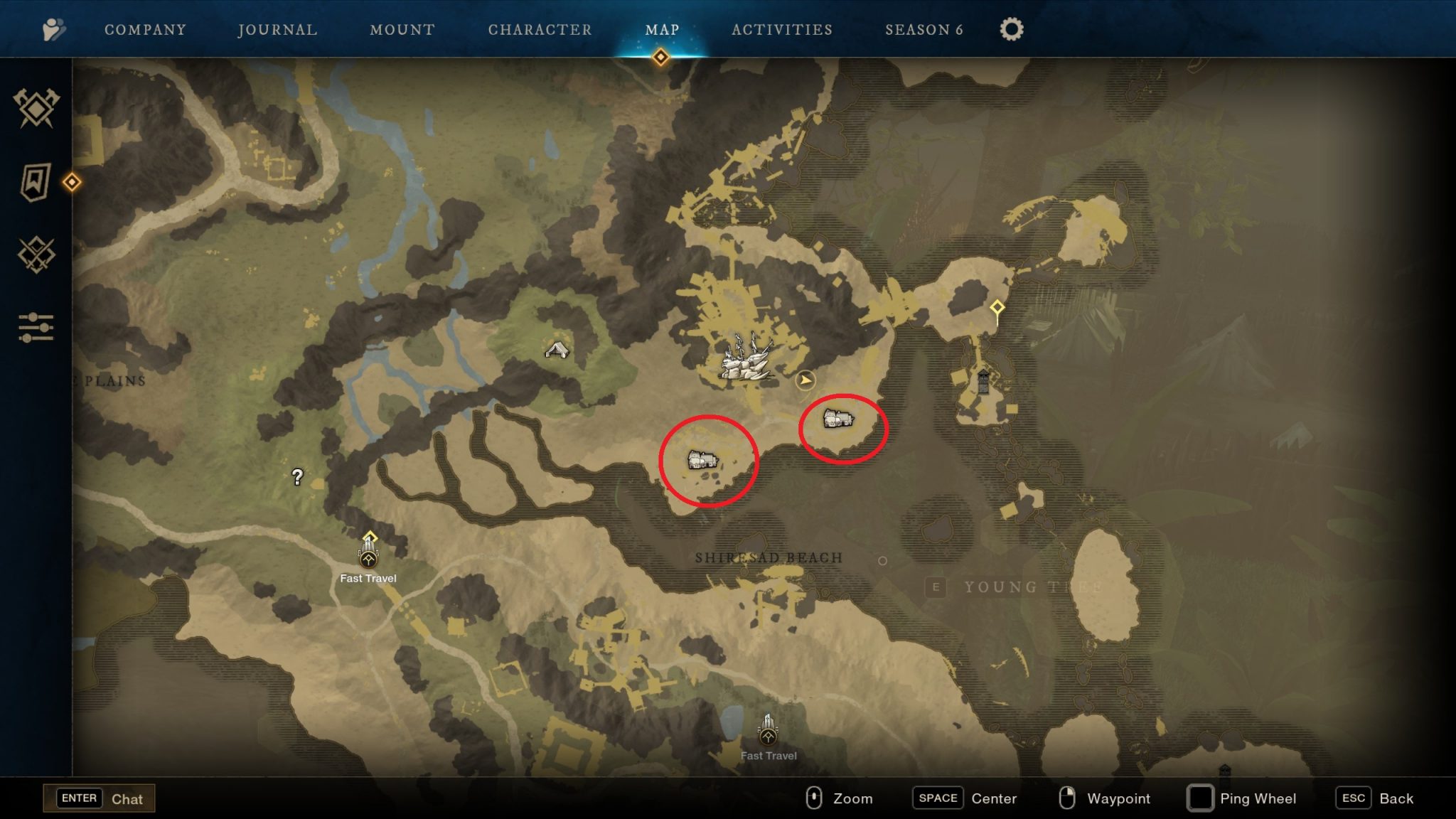The image size is (1456, 819).
Task: Click the question mark undiscovered location marker
Action: point(298,476)
